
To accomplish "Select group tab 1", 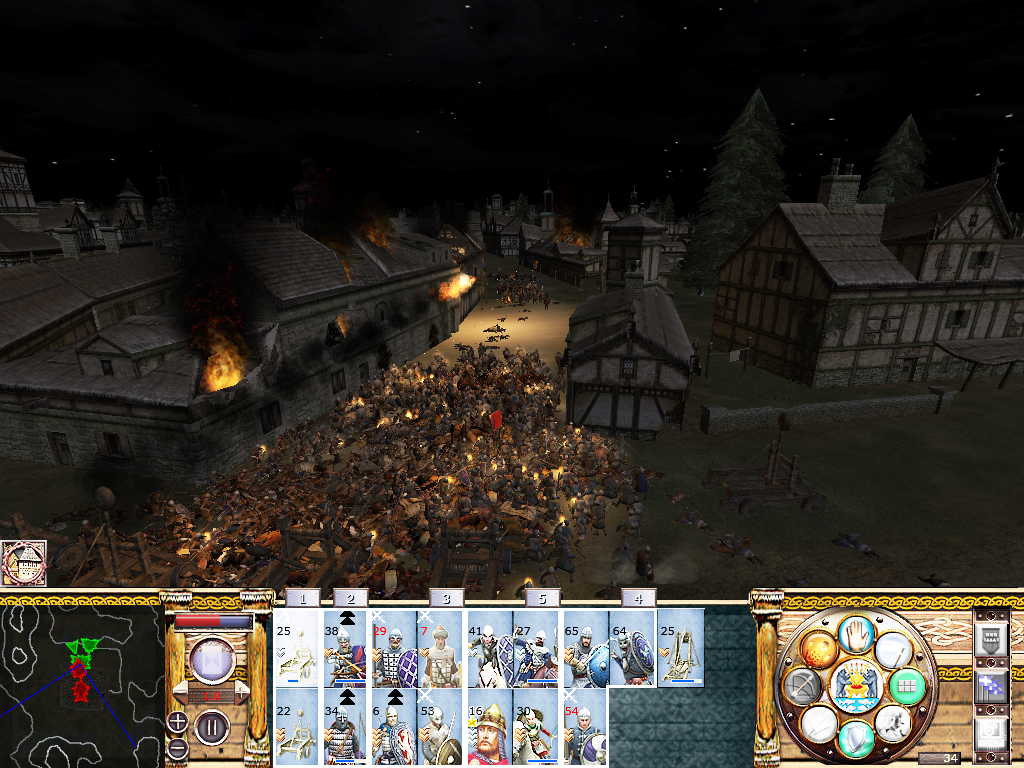I will [303, 598].
